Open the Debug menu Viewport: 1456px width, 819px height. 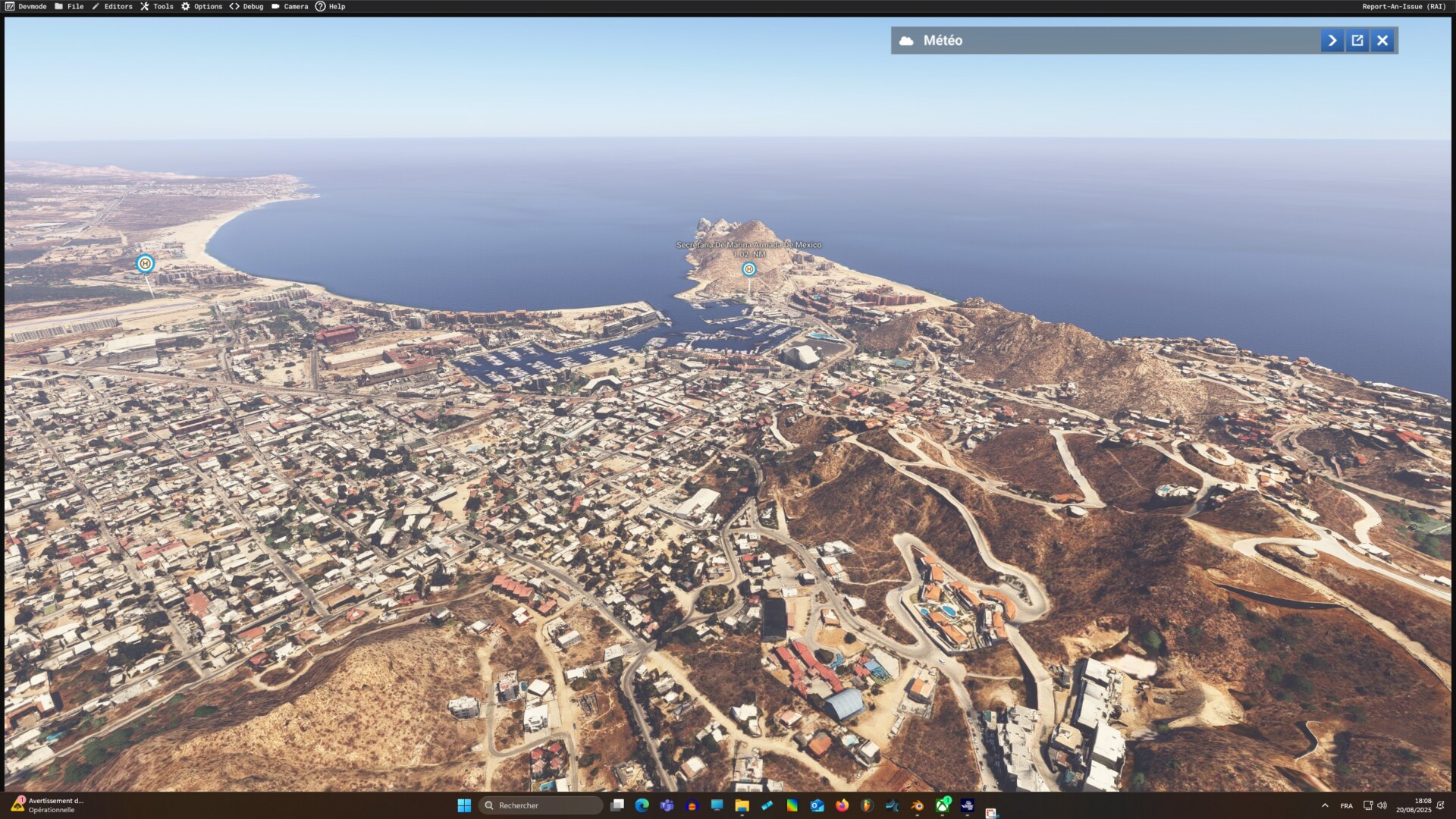(x=247, y=6)
